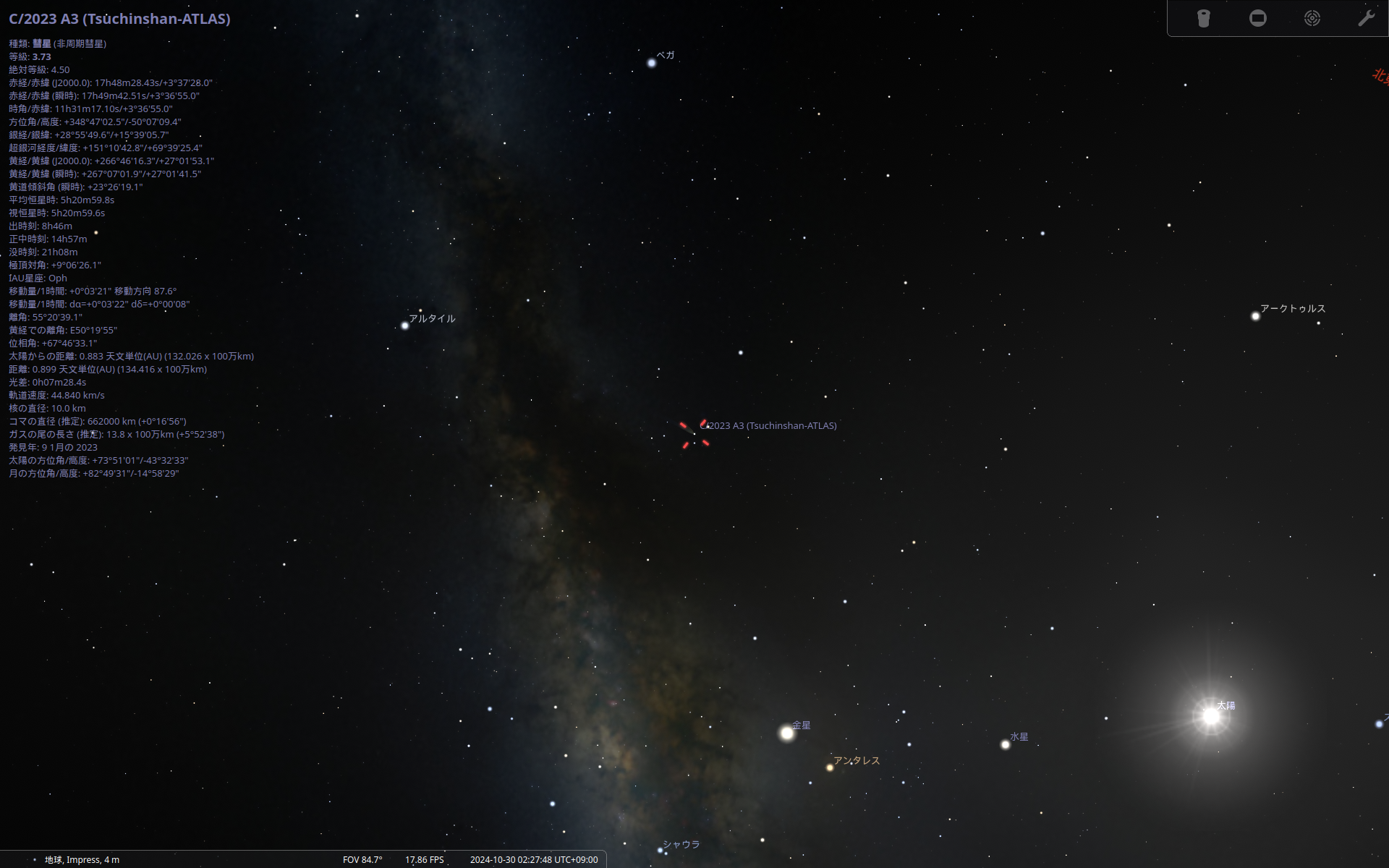Select the sensor centering target icon

coord(1312,18)
